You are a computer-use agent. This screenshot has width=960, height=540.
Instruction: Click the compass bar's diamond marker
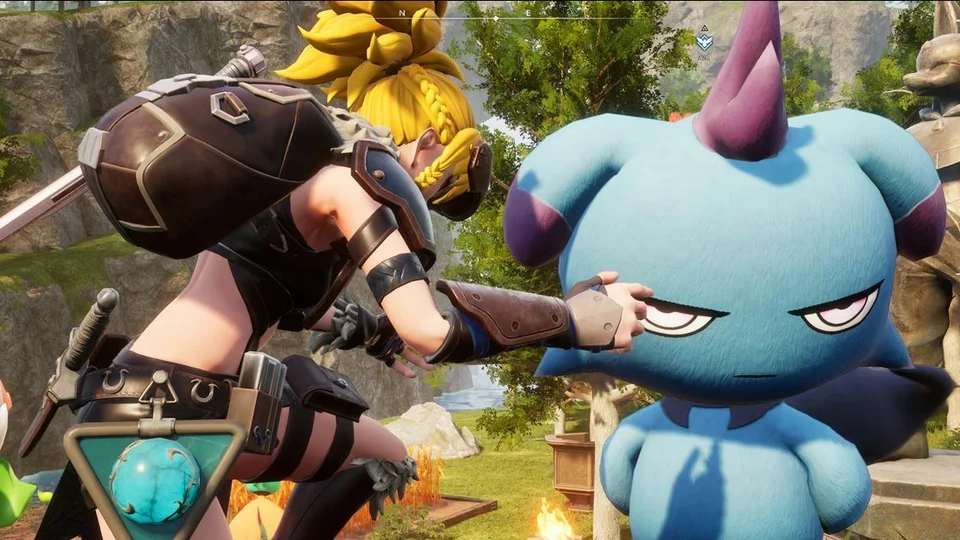(495, 17)
